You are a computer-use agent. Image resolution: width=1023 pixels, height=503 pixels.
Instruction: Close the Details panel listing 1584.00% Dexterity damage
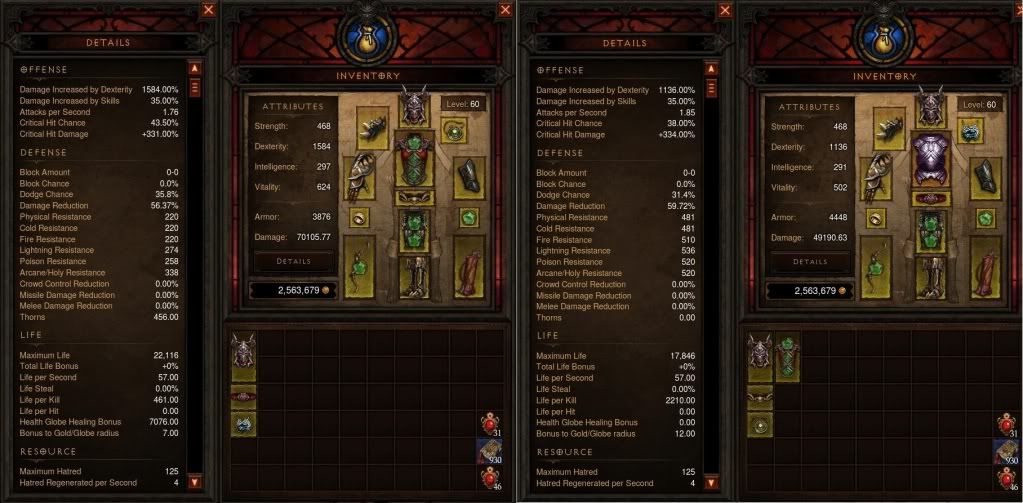208,10
